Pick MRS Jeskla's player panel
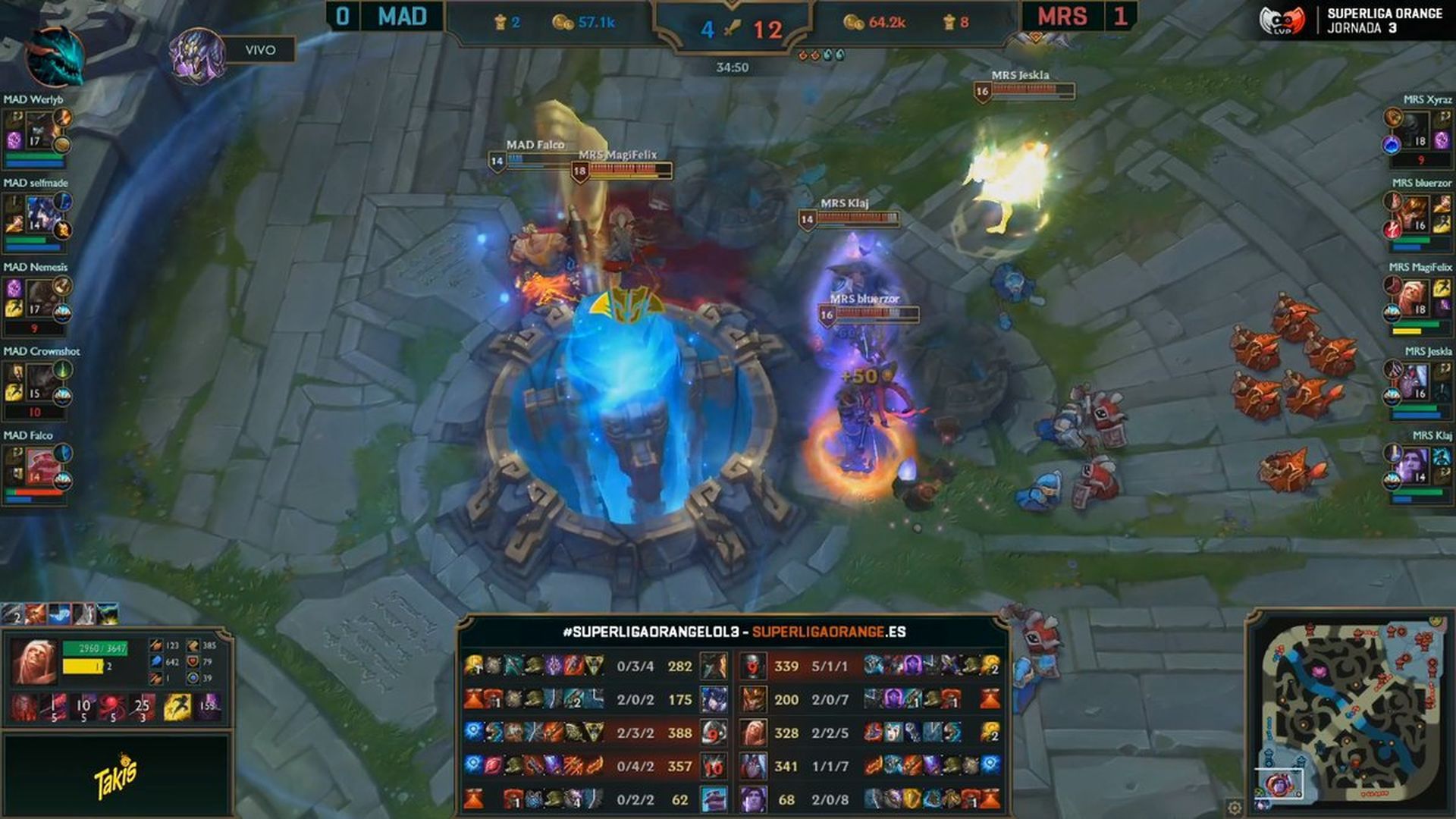Image resolution: width=1456 pixels, height=819 pixels. click(x=1418, y=385)
